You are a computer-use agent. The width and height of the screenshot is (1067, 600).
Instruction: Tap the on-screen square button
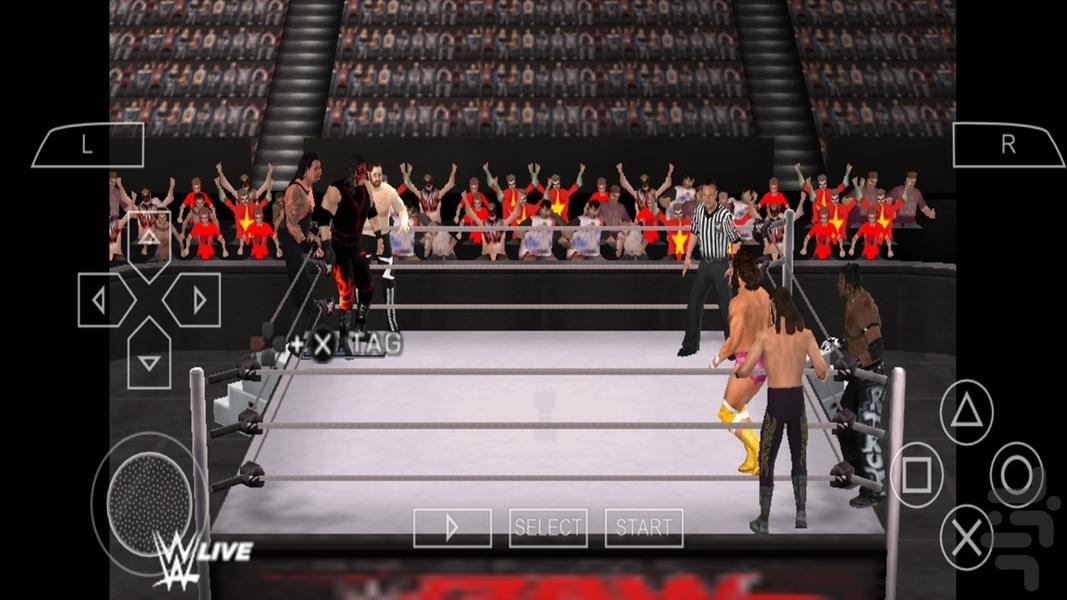coord(917,475)
